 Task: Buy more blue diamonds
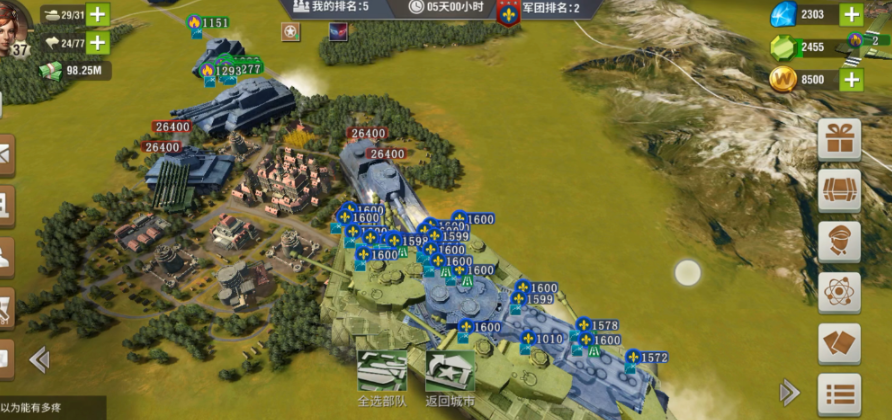coord(851,14)
